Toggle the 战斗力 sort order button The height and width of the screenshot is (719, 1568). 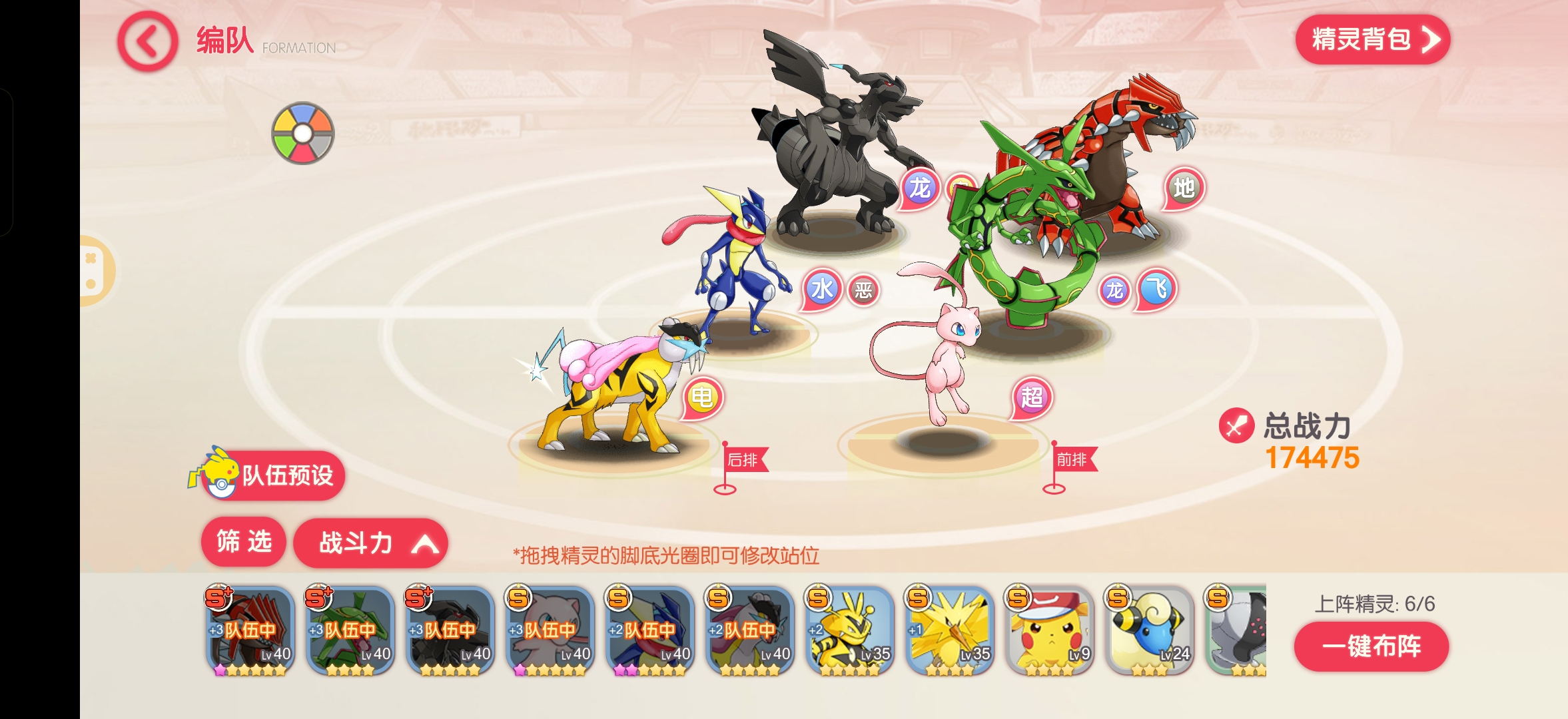coord(370,543)
